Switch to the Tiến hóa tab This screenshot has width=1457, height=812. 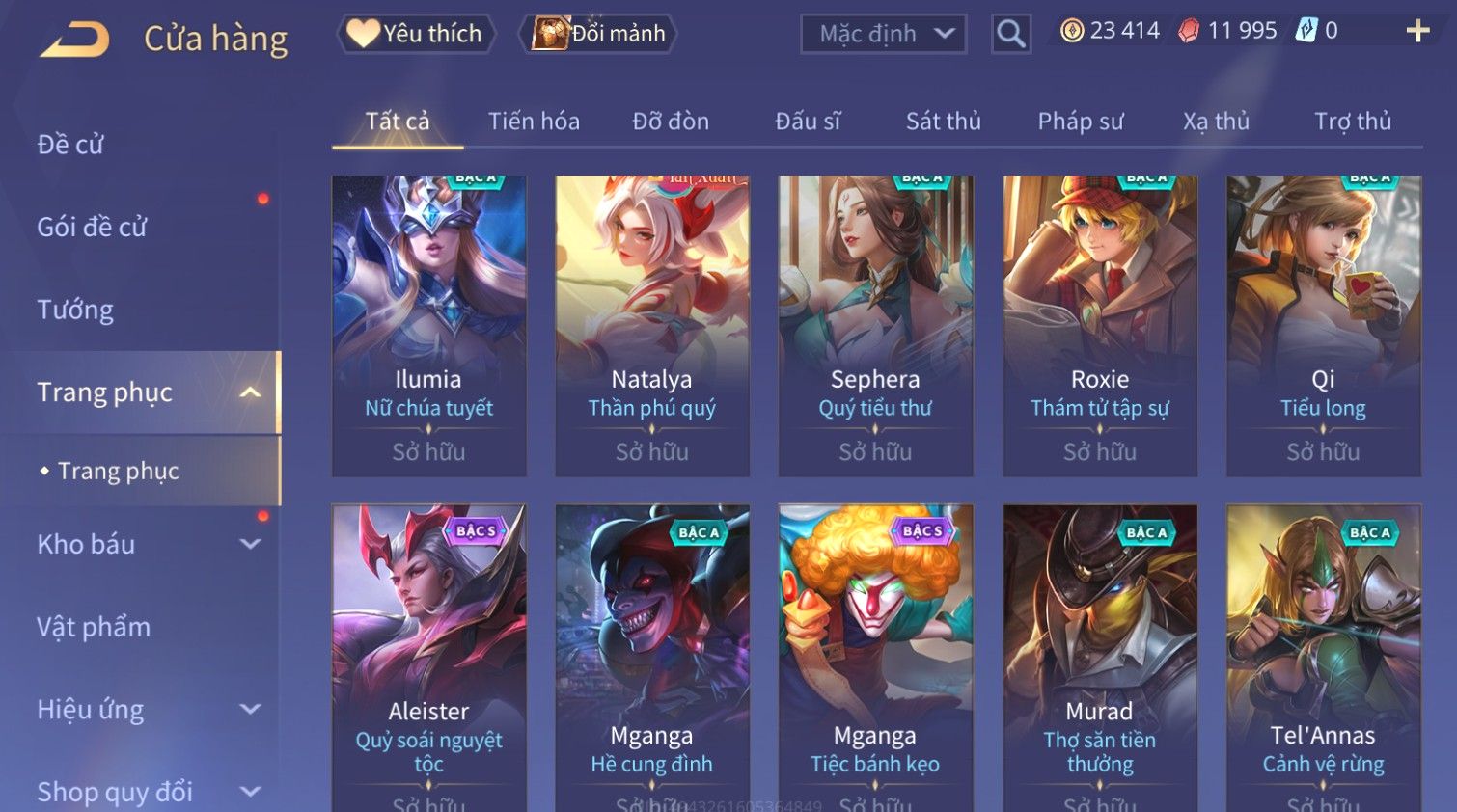coord(534,122)
